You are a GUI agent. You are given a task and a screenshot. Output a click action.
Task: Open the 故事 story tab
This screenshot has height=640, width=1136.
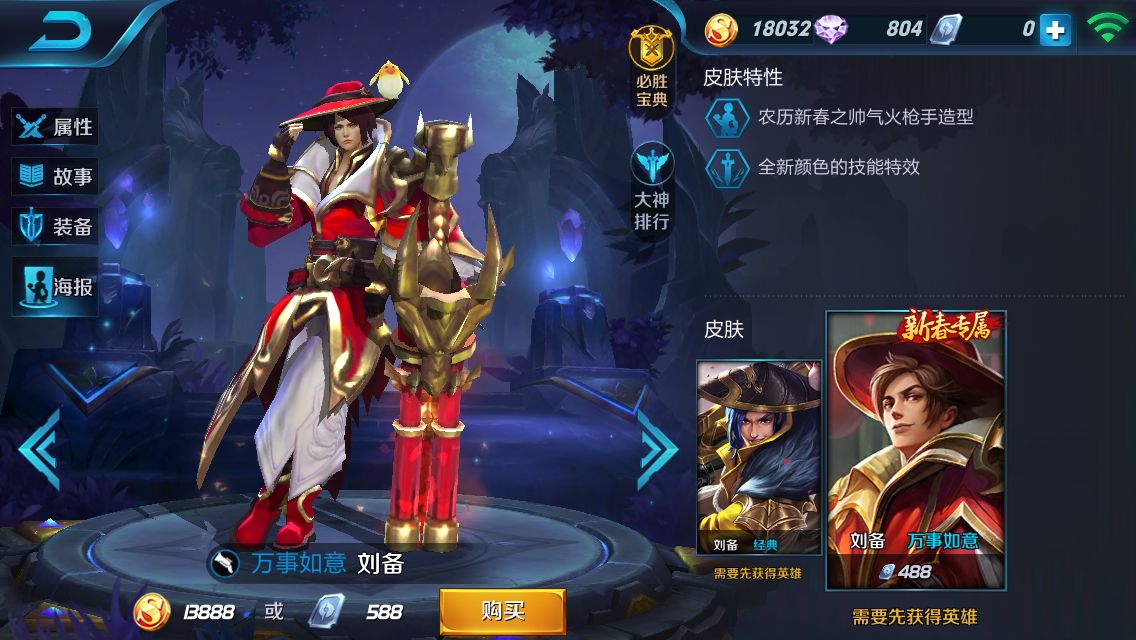pos(57,177)
